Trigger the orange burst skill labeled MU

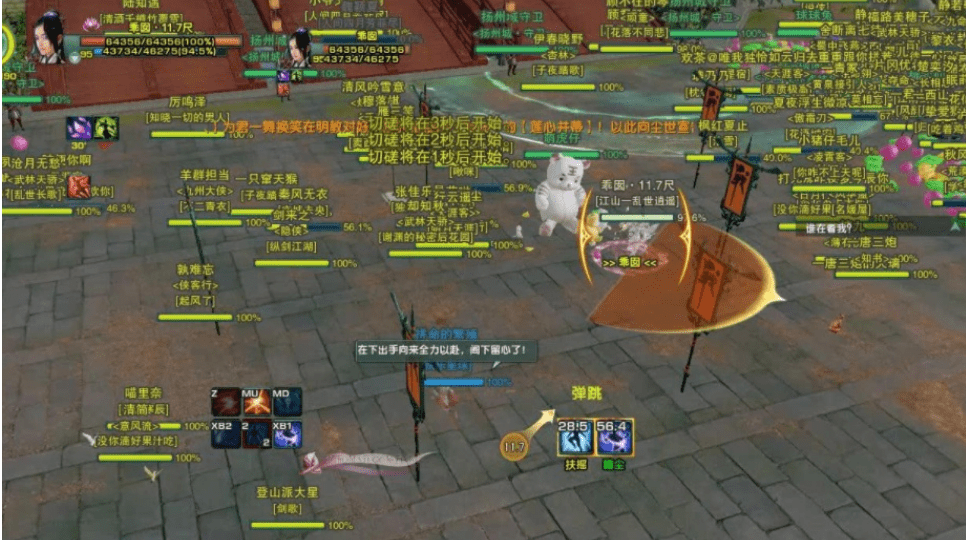pos(256,402)
